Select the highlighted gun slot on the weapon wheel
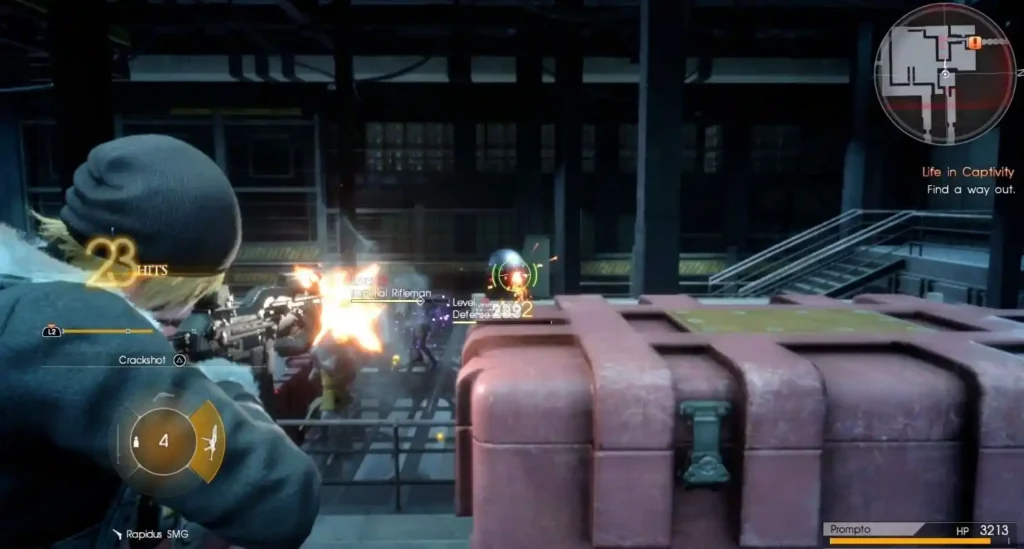 (x=209, y=441)
